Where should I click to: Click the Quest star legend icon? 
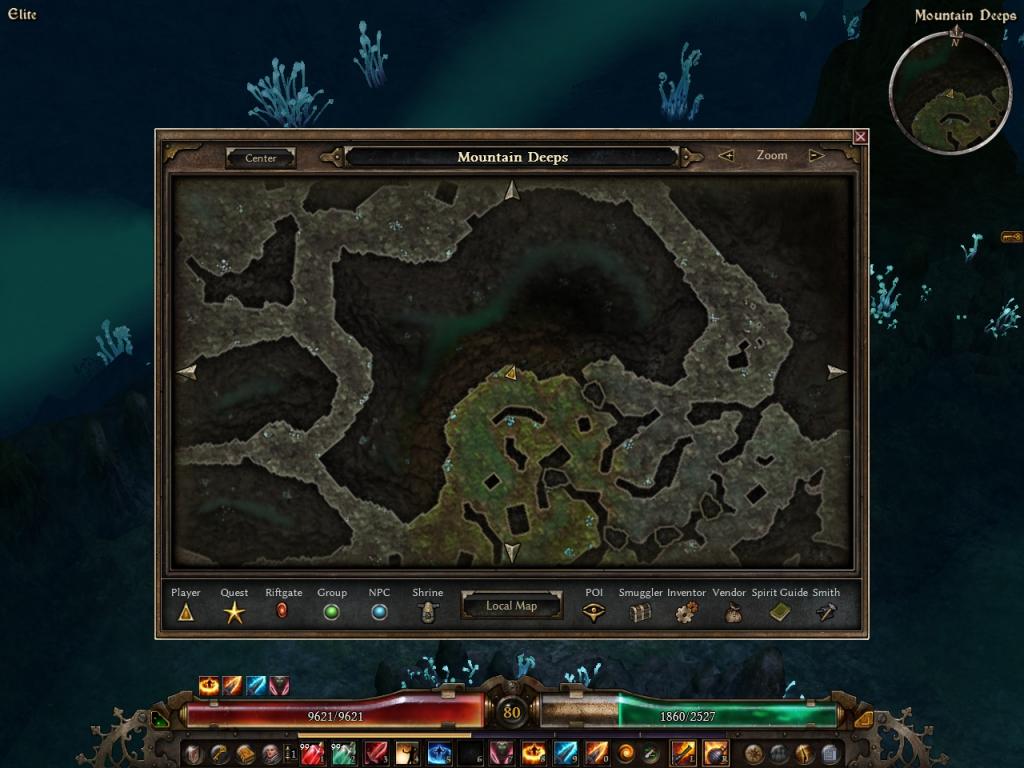tap(234, 613)
